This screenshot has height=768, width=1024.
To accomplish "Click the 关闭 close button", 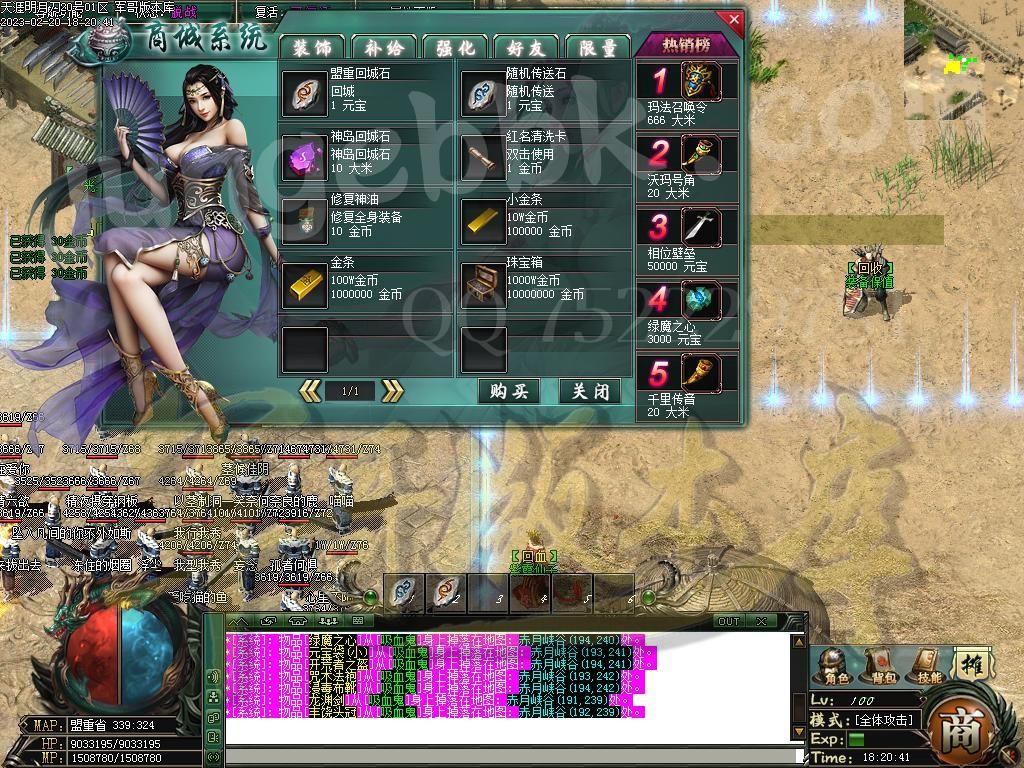I will [x=590, y=391].
